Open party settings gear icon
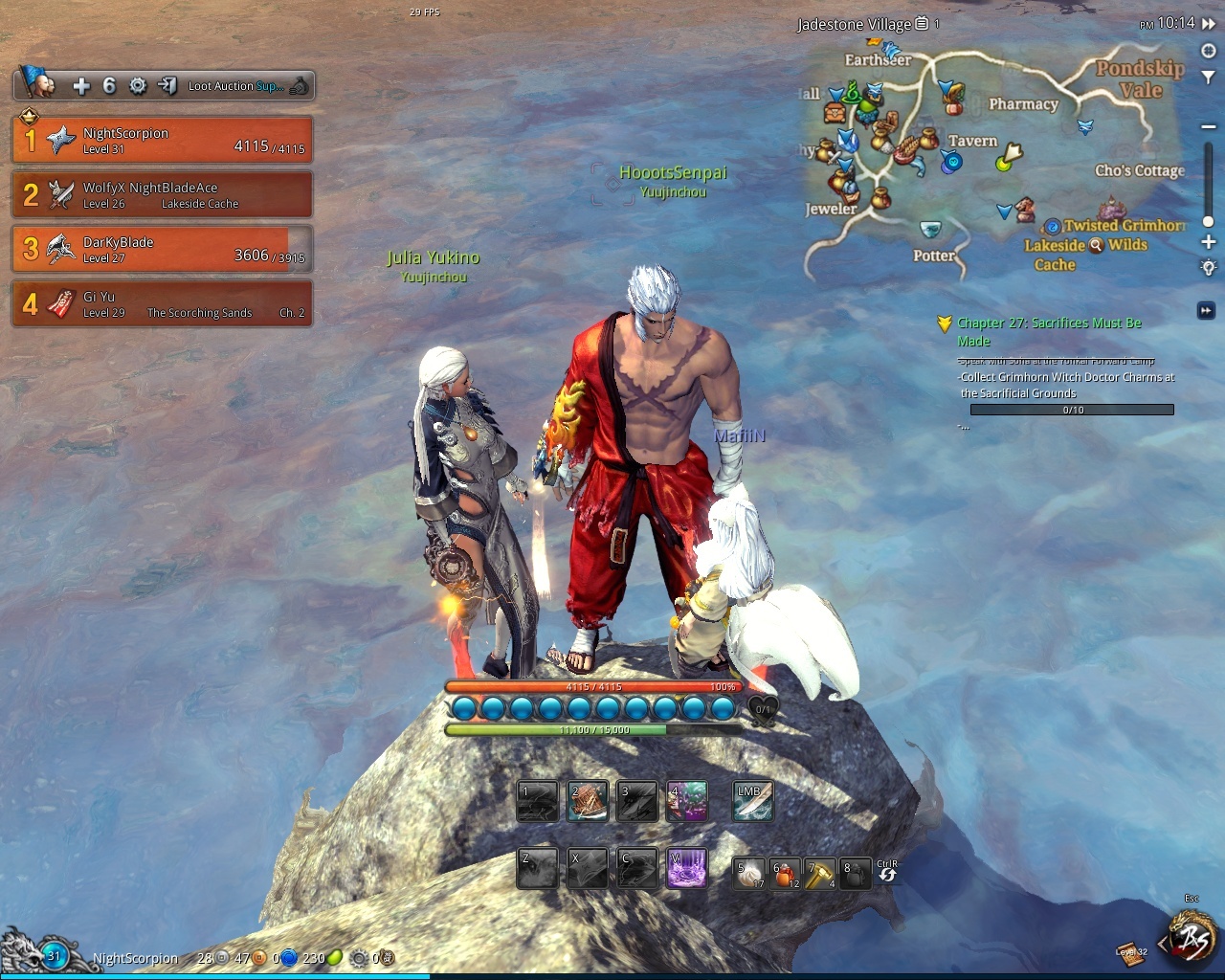1225x980 pixels. pos(138,86)
